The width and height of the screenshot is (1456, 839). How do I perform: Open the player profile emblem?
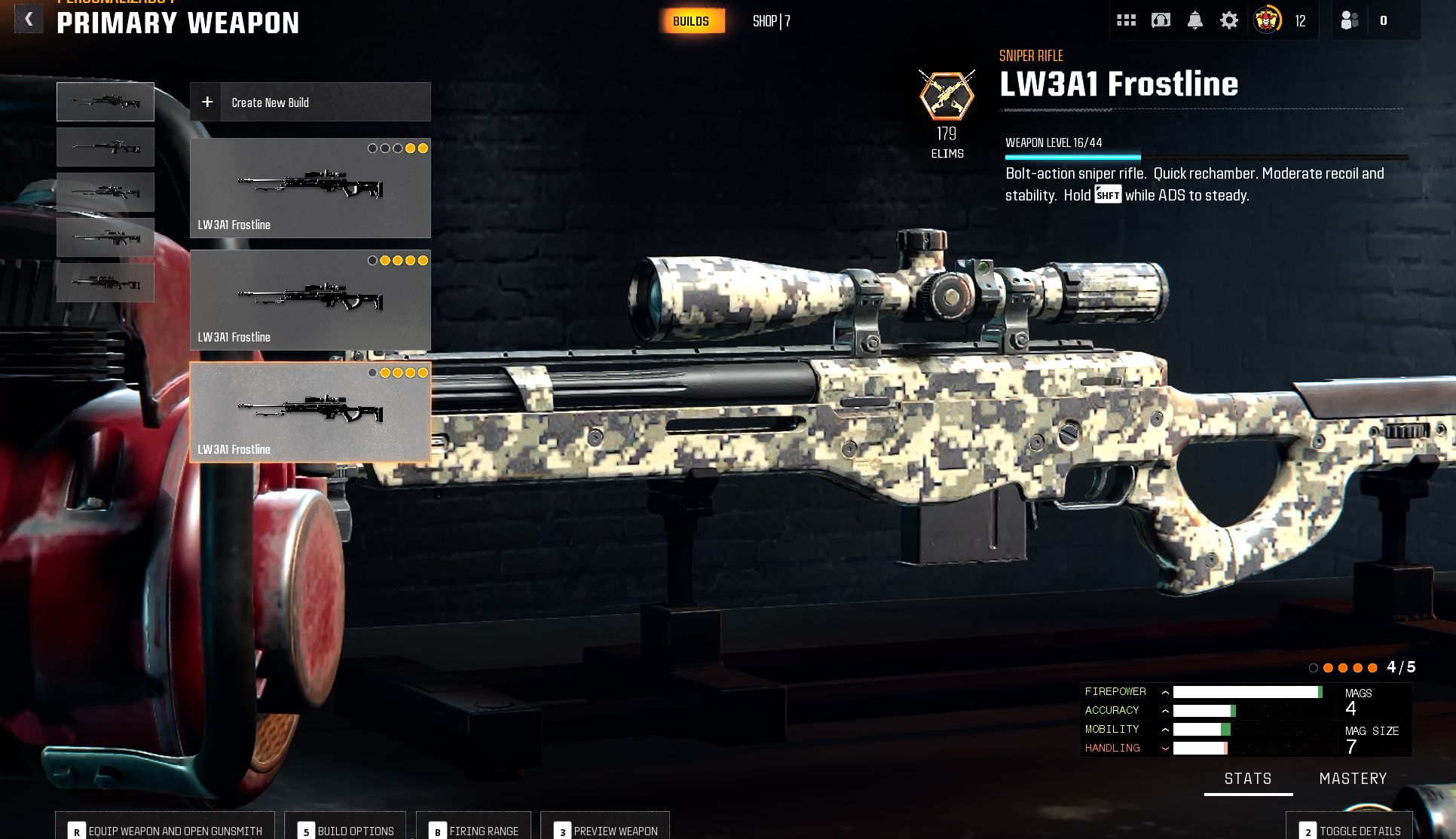point(1268,20)
